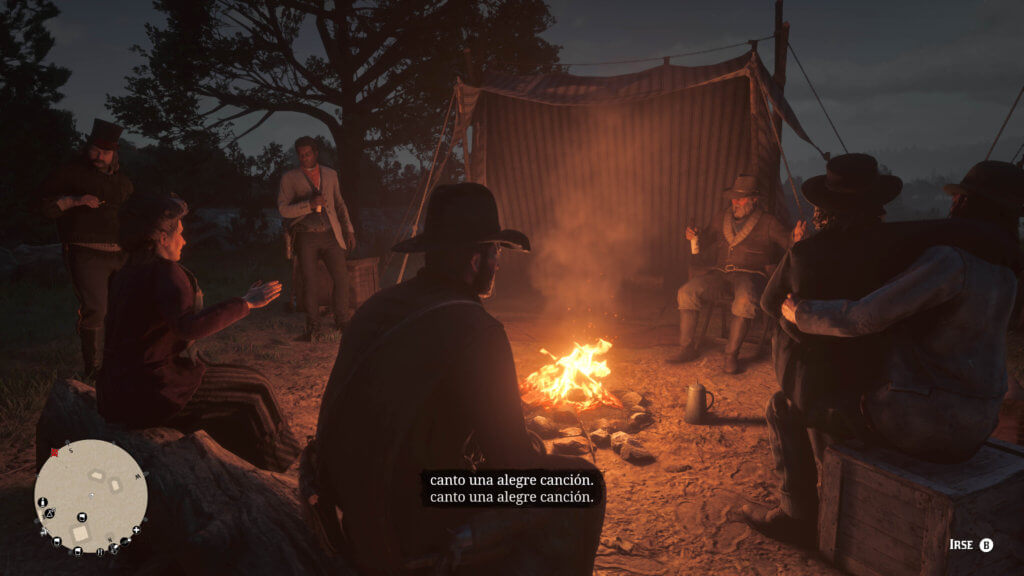
Task: Select the fork and knife minimap icon
Action: 100,551
